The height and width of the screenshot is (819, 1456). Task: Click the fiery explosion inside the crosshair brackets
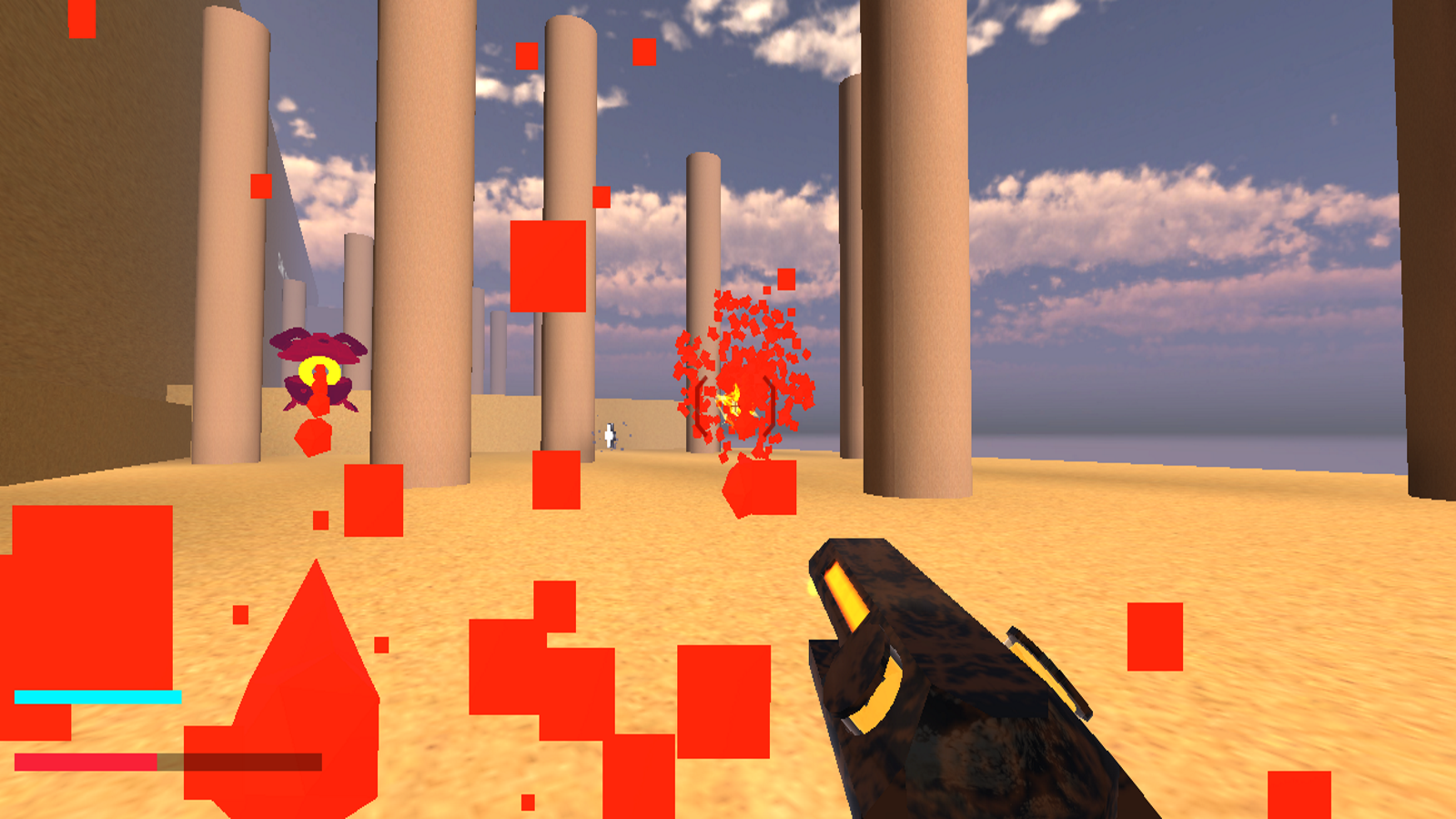[x=735, y=400]
